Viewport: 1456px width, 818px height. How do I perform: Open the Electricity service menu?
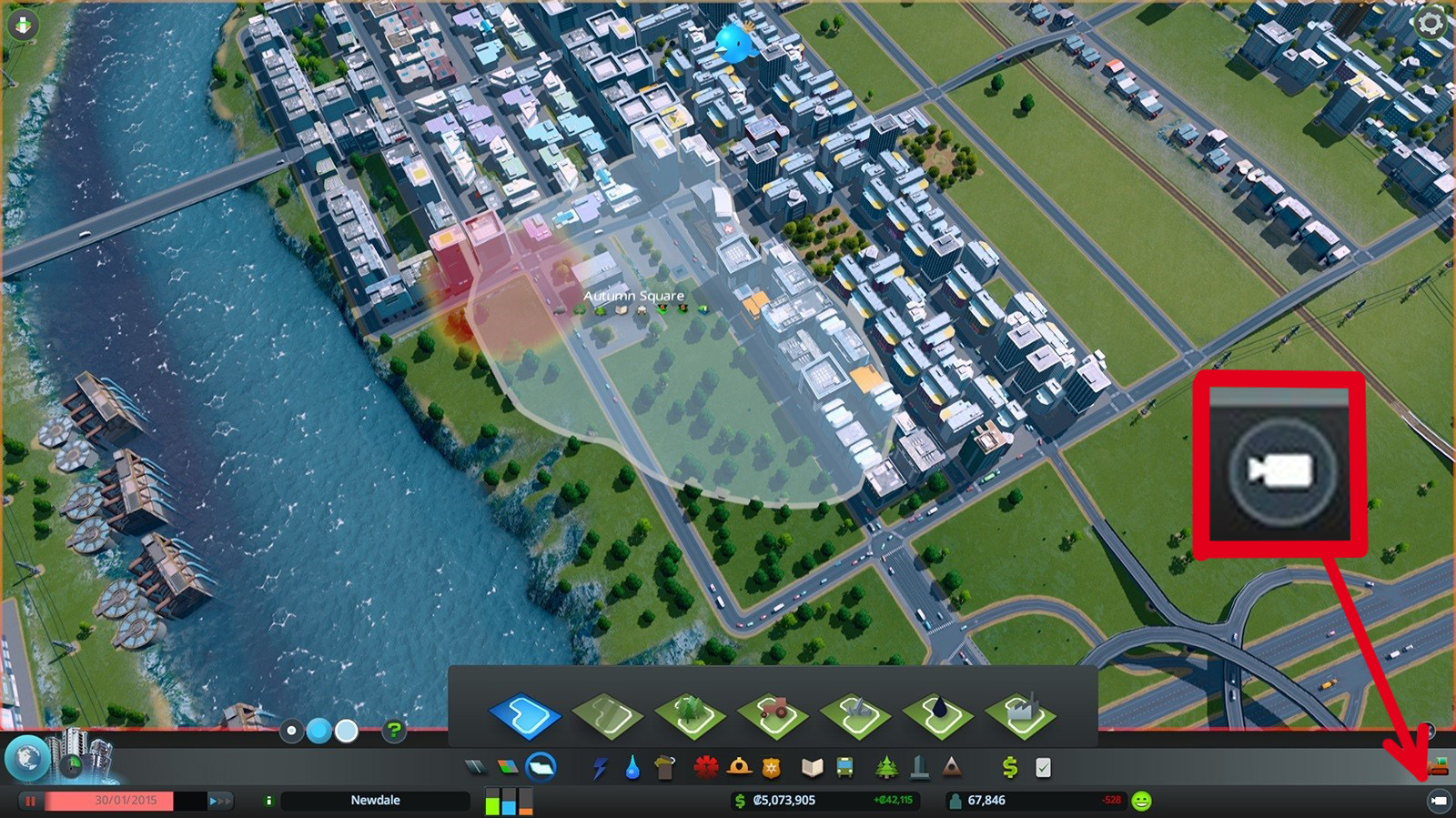(602, 767)
